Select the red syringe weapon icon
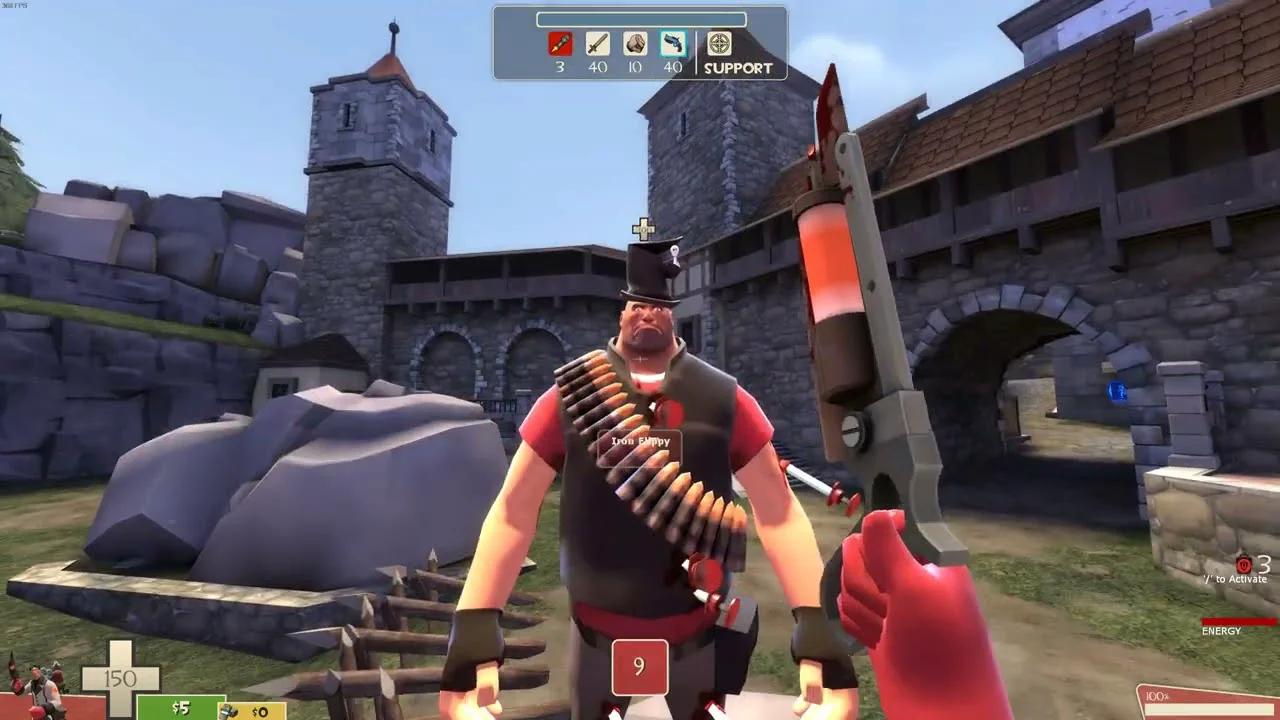1280x720 pixels. click(558, 43)
